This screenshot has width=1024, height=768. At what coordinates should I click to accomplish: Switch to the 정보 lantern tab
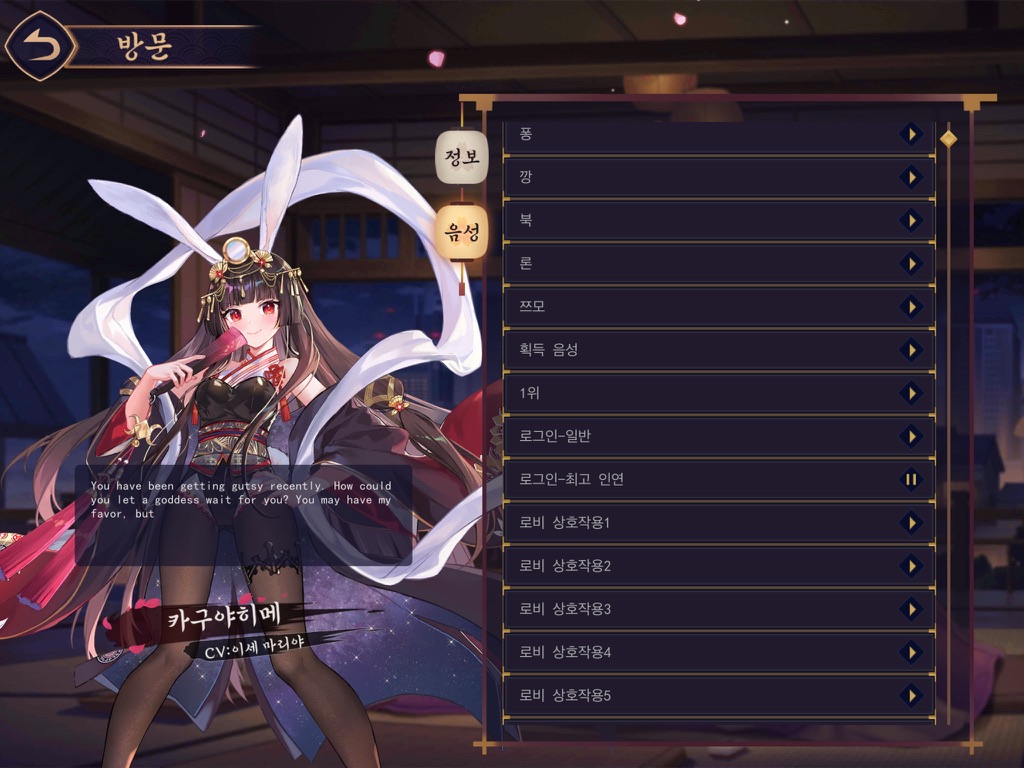[x=462, y=157]
